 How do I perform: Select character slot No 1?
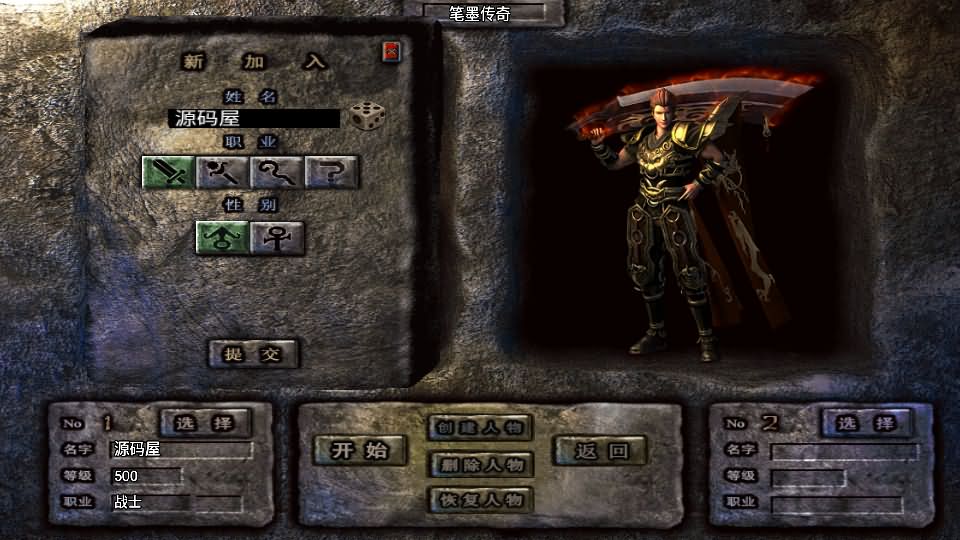tap(205, 423)
